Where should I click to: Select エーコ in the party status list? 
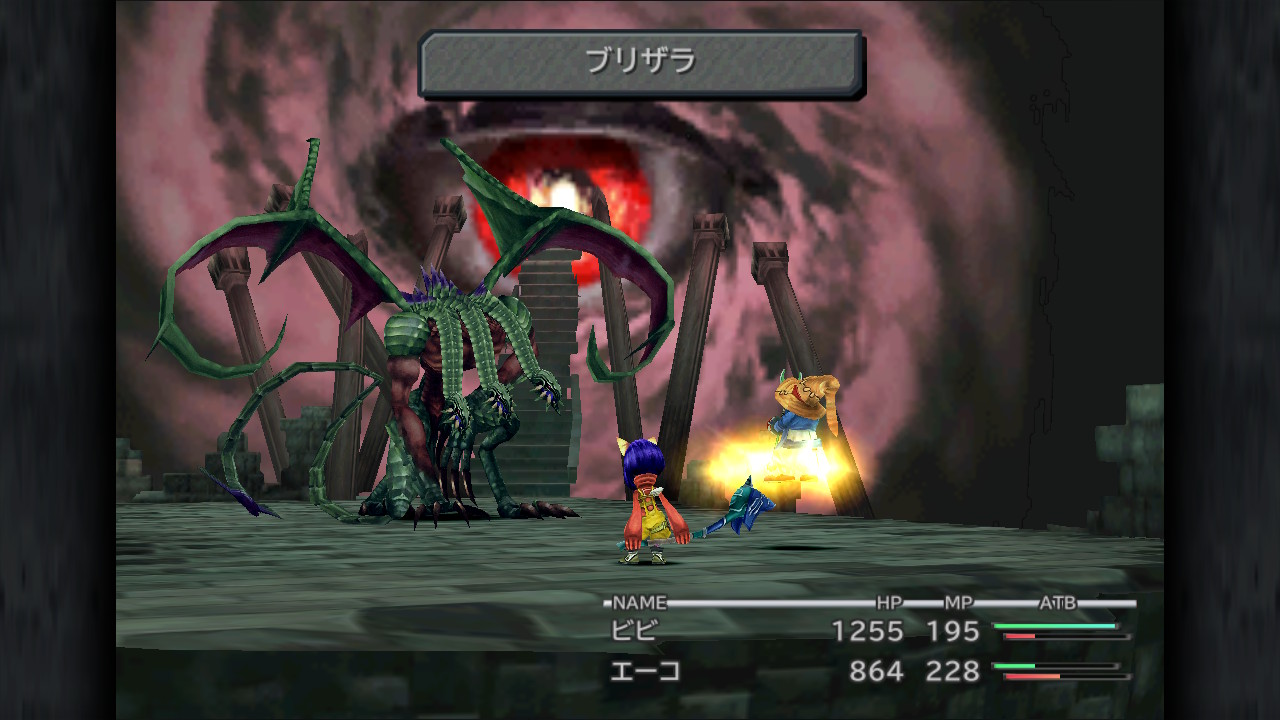point(645,671)
